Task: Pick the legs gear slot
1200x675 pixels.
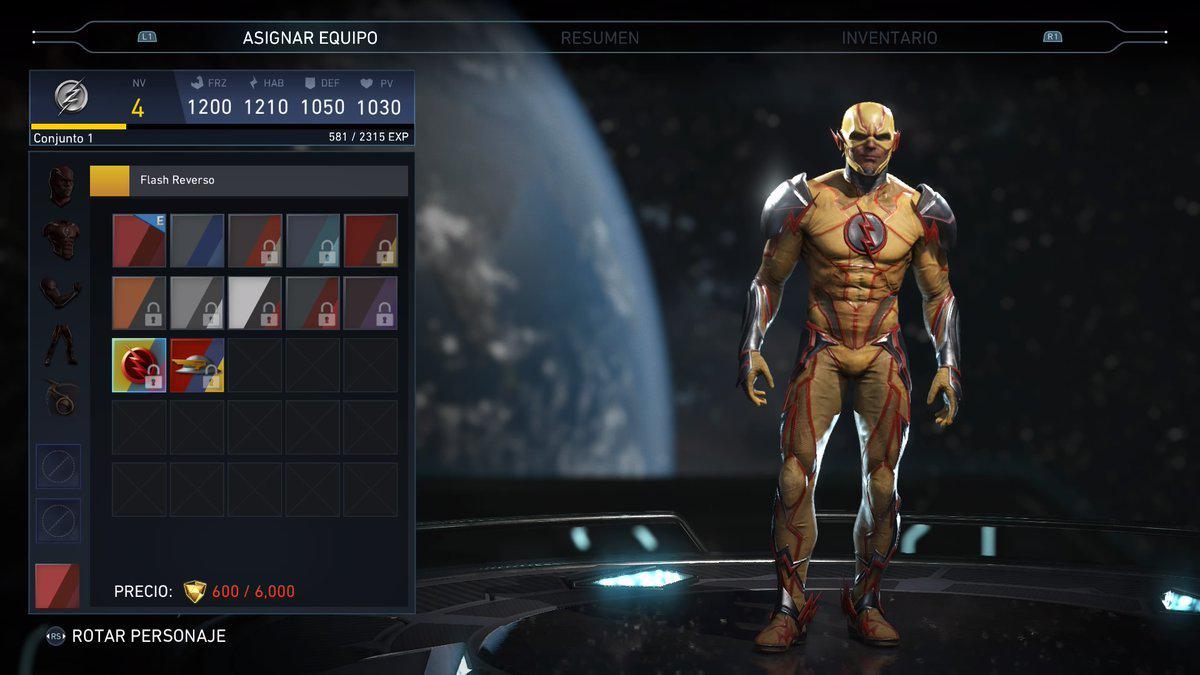Action: click(61, 345)
